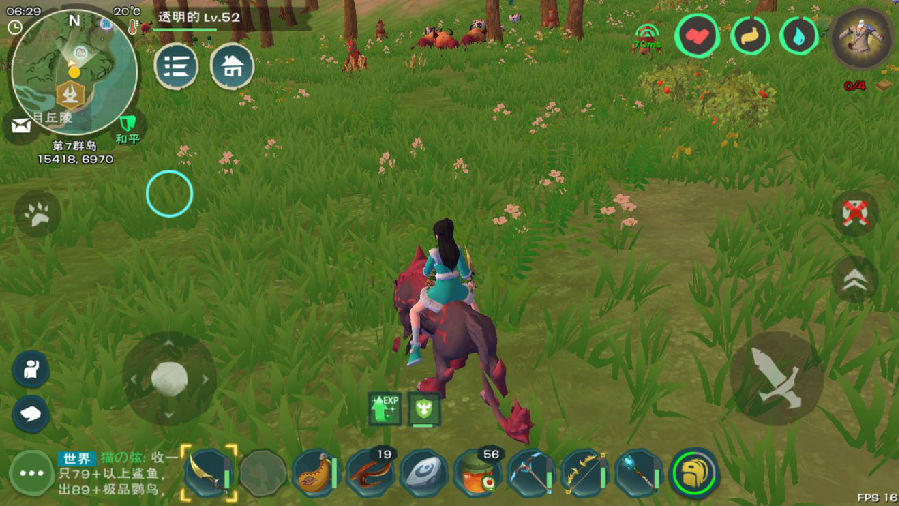Tap the house home button
899x506 pixels.
232,66
